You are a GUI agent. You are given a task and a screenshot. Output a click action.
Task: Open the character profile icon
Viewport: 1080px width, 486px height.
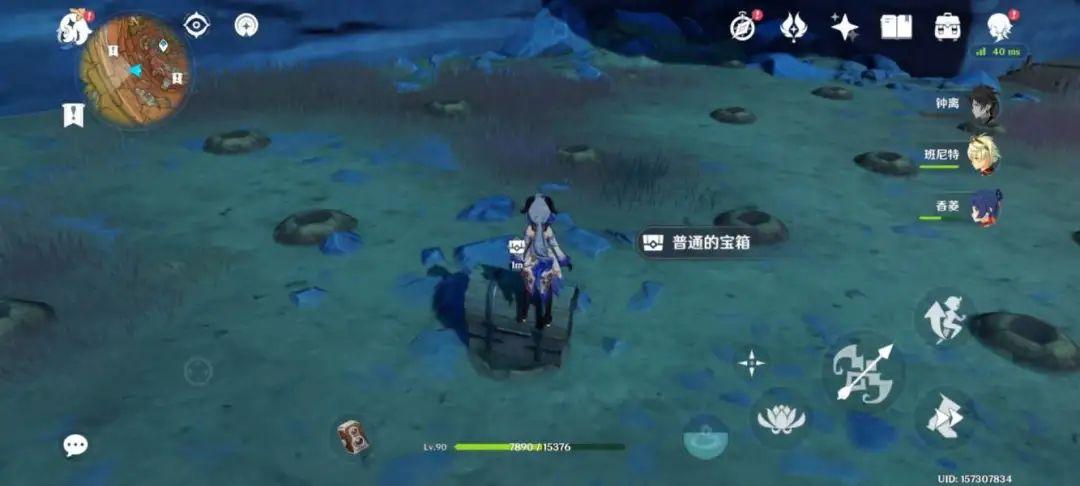point(999,27)
